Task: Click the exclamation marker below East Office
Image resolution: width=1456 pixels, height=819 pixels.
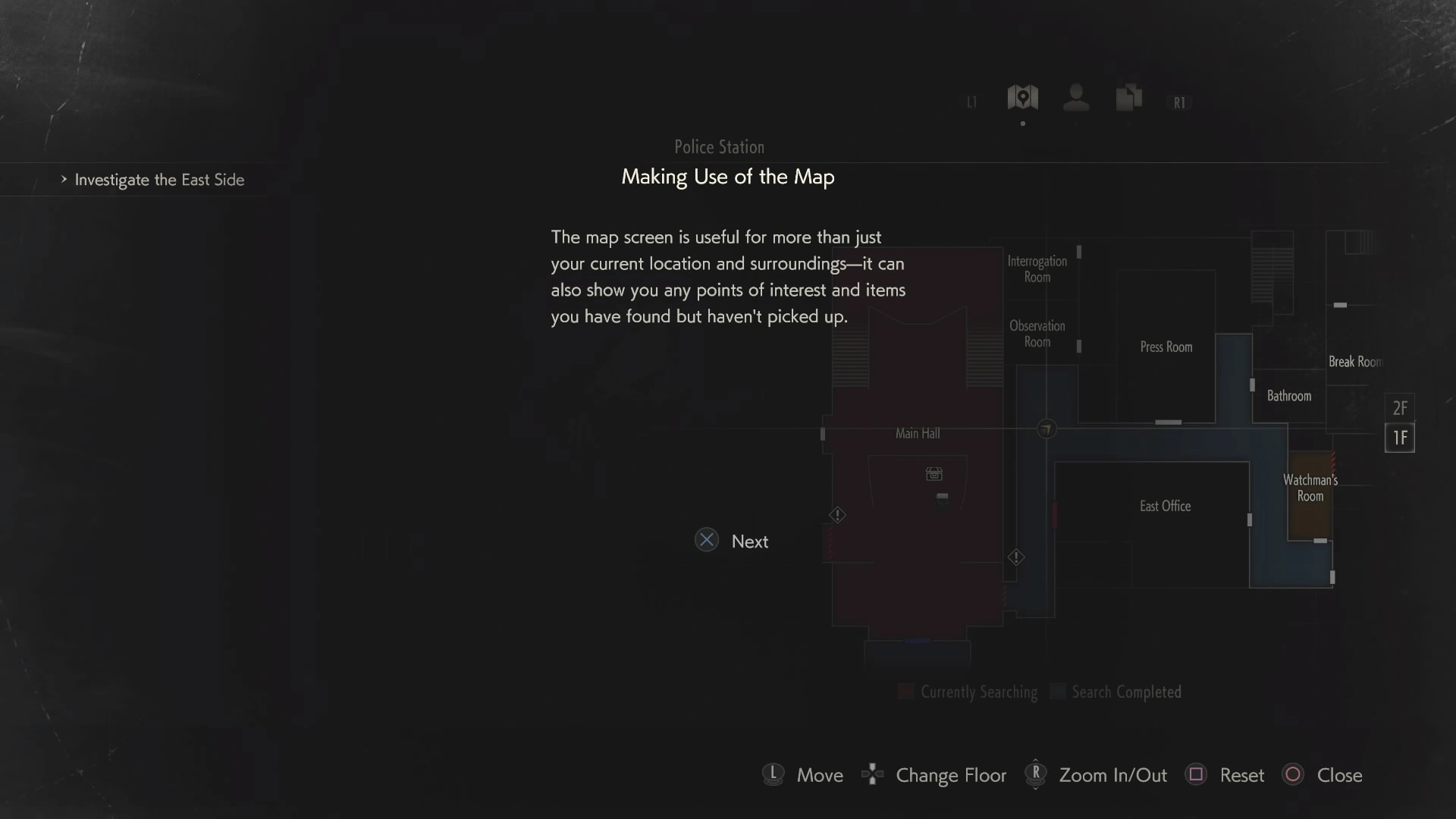Action: tap(1016, 557)
